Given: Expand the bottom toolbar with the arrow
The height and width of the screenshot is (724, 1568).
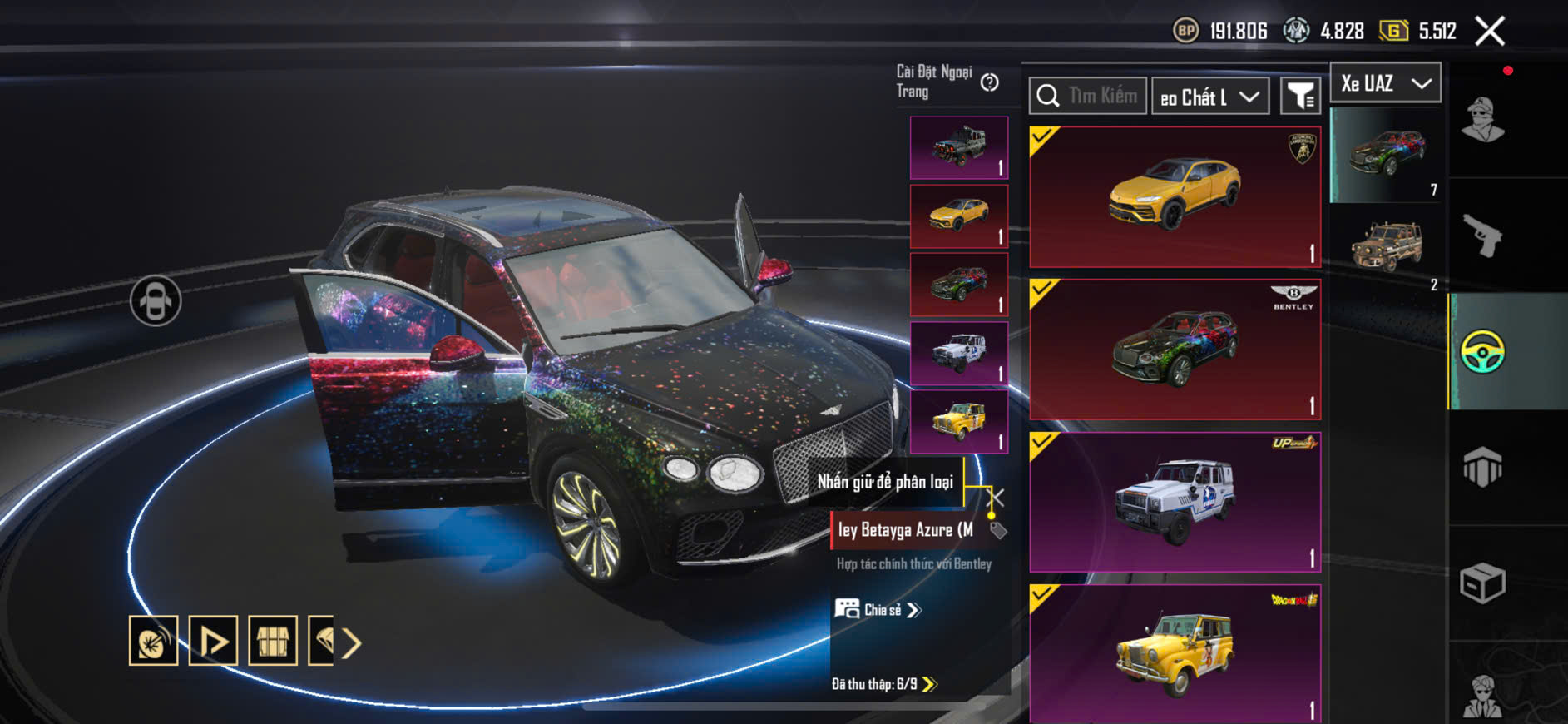Looking at the screenshot, I should [351, 642].
